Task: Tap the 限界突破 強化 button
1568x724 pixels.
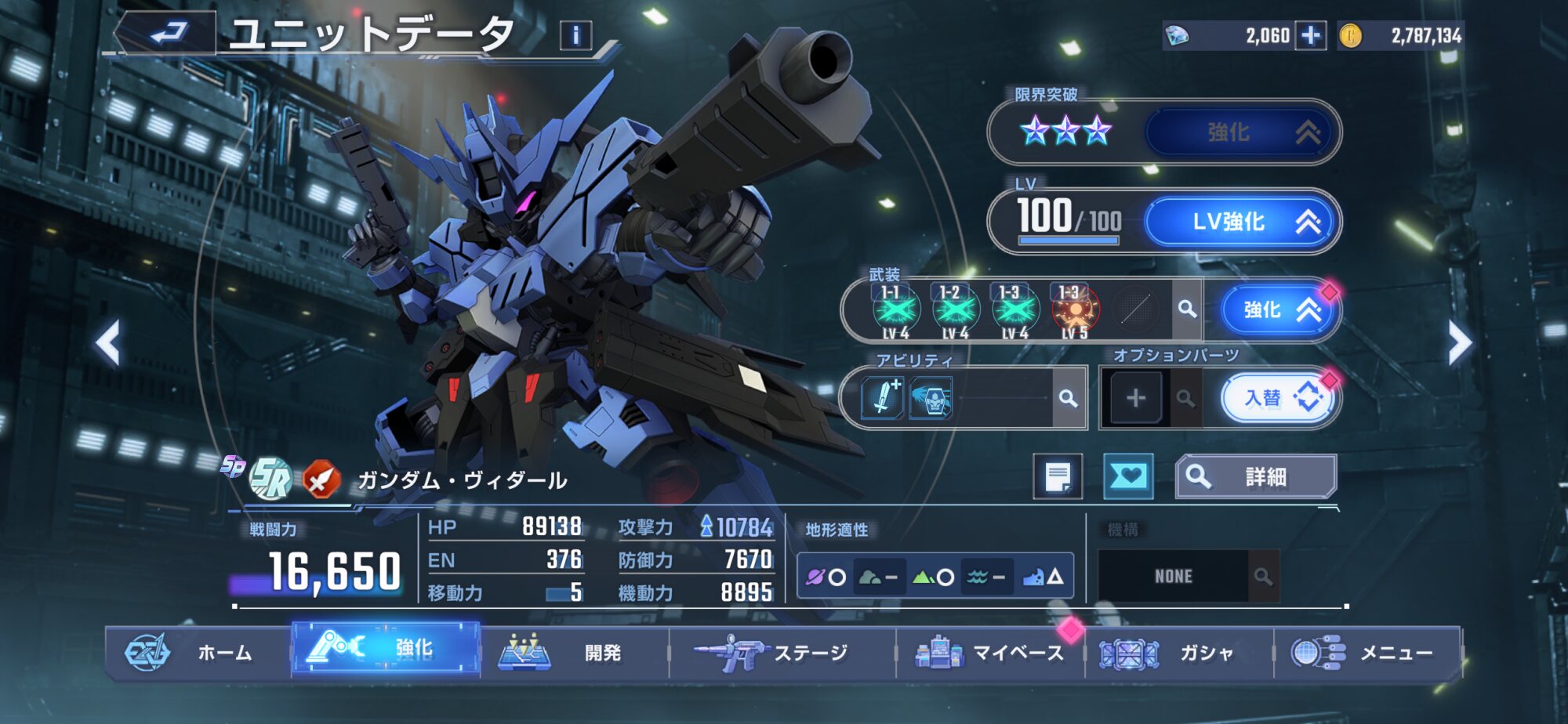Action: click(x=1243, y=132)
